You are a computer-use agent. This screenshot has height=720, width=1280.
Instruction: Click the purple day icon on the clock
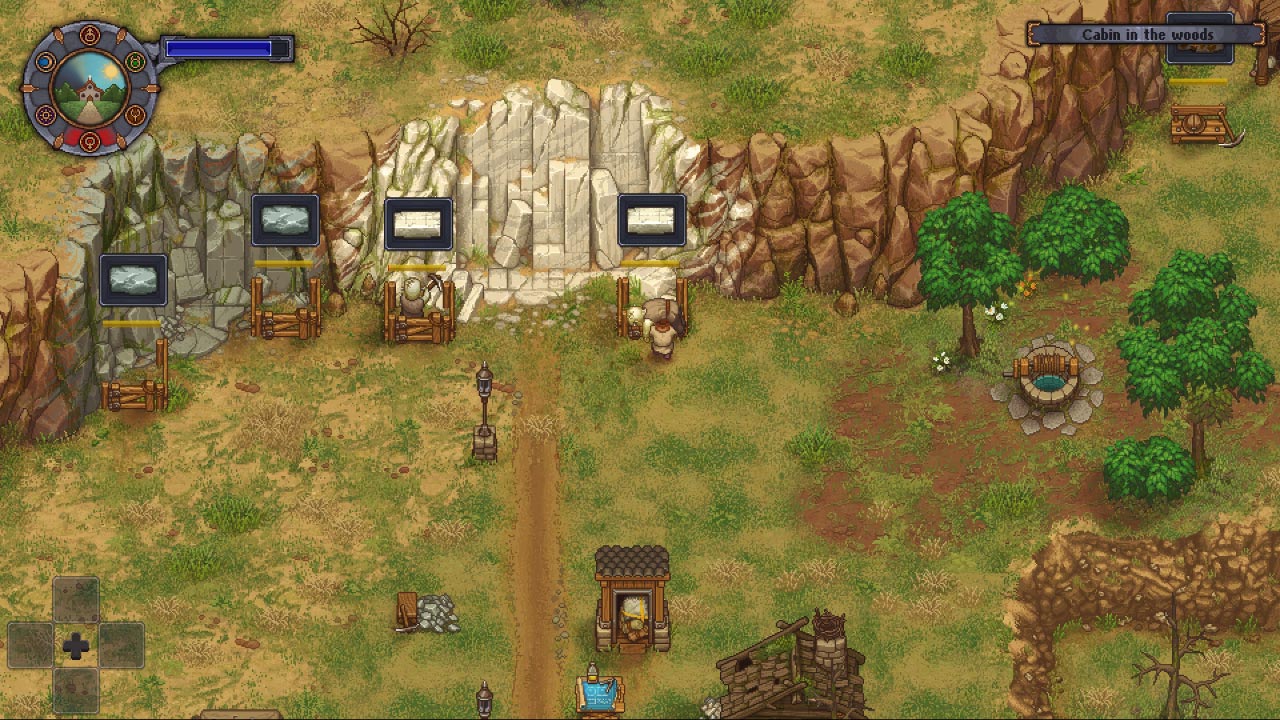tap(45, 114)
